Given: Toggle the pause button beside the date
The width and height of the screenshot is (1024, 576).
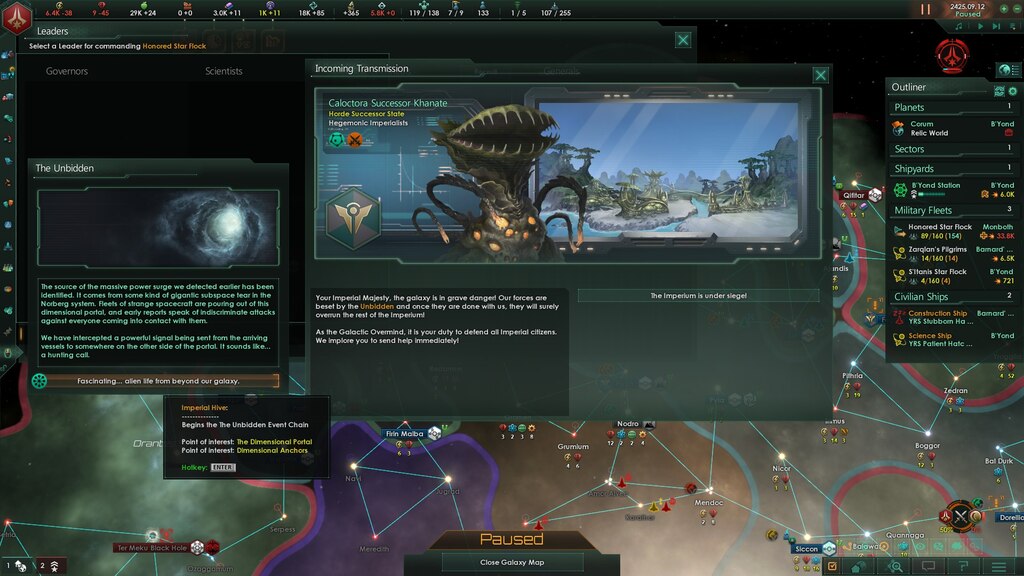Looking at the screenshot, I should pyautogui.click(x=926, y=9).
